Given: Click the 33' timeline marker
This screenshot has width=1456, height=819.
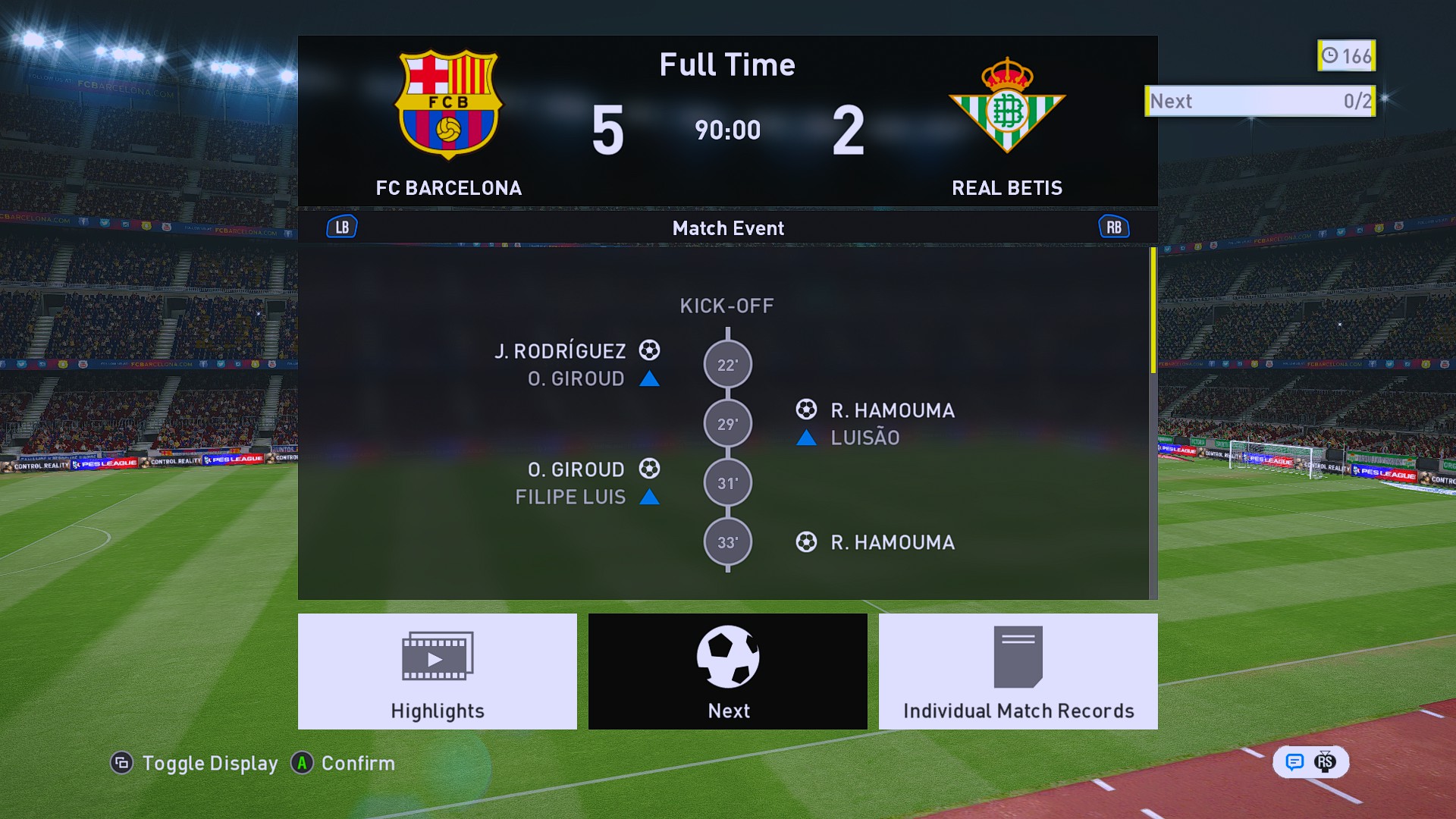Looking at the screenshot, I should coord(727,542).
